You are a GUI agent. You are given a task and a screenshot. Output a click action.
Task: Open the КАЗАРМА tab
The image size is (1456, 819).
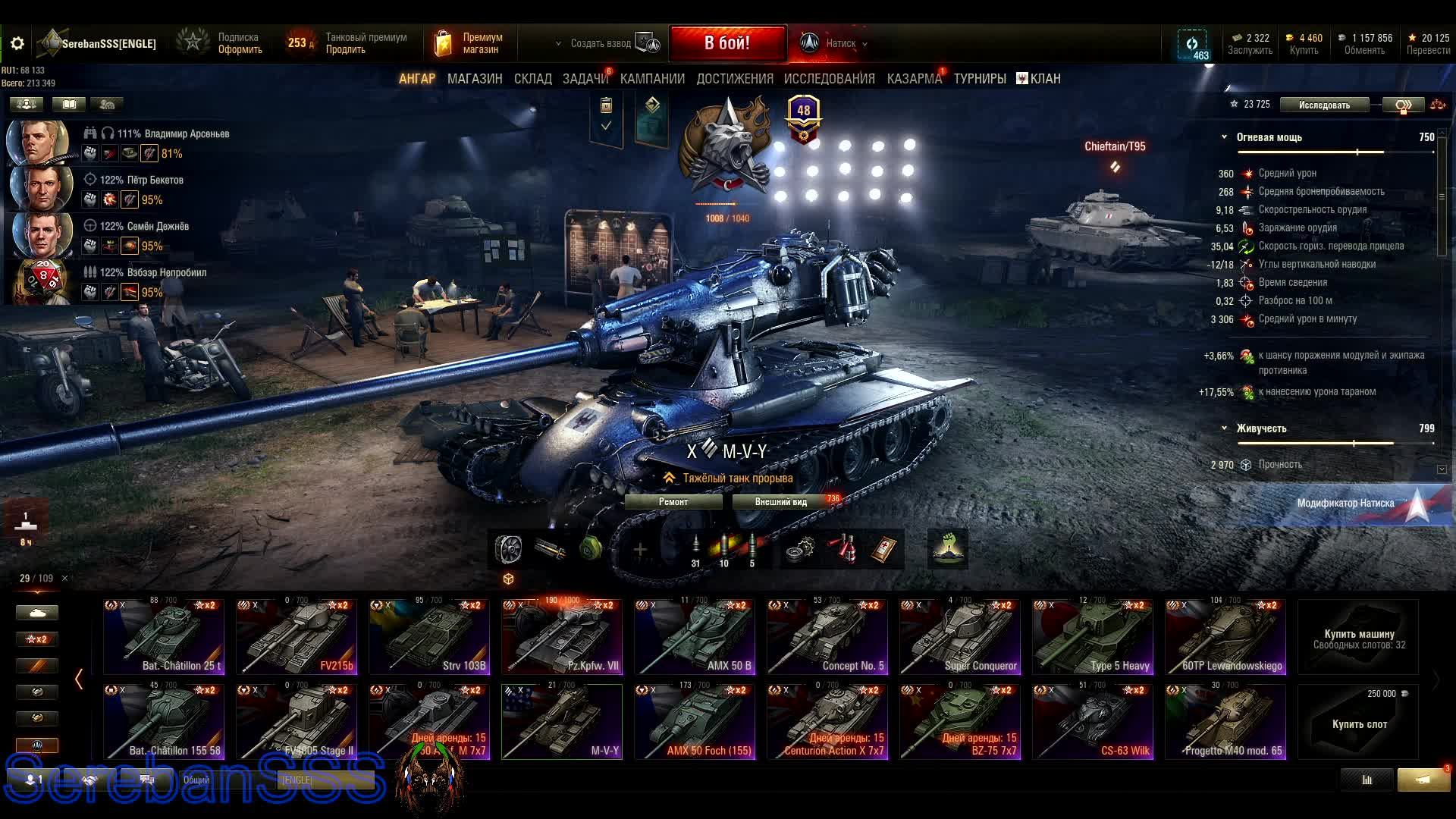pos(914,79)
